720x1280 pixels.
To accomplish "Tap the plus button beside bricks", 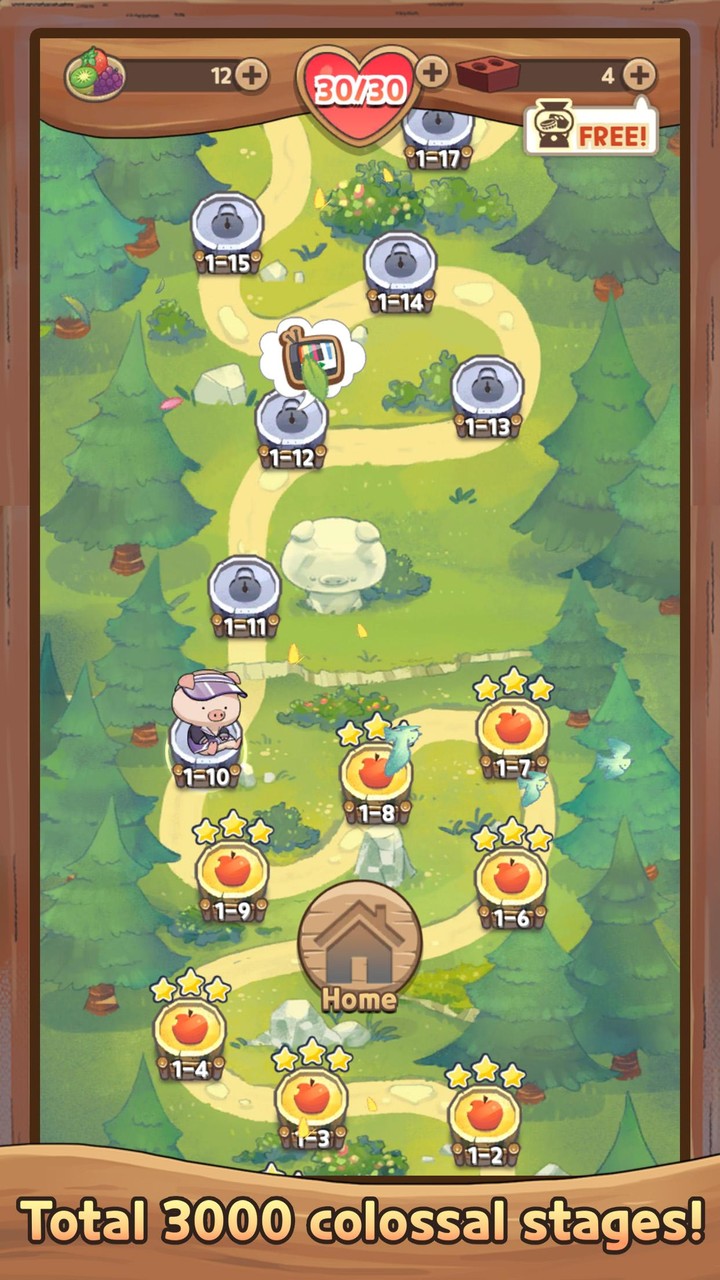I will coord(639,74).
